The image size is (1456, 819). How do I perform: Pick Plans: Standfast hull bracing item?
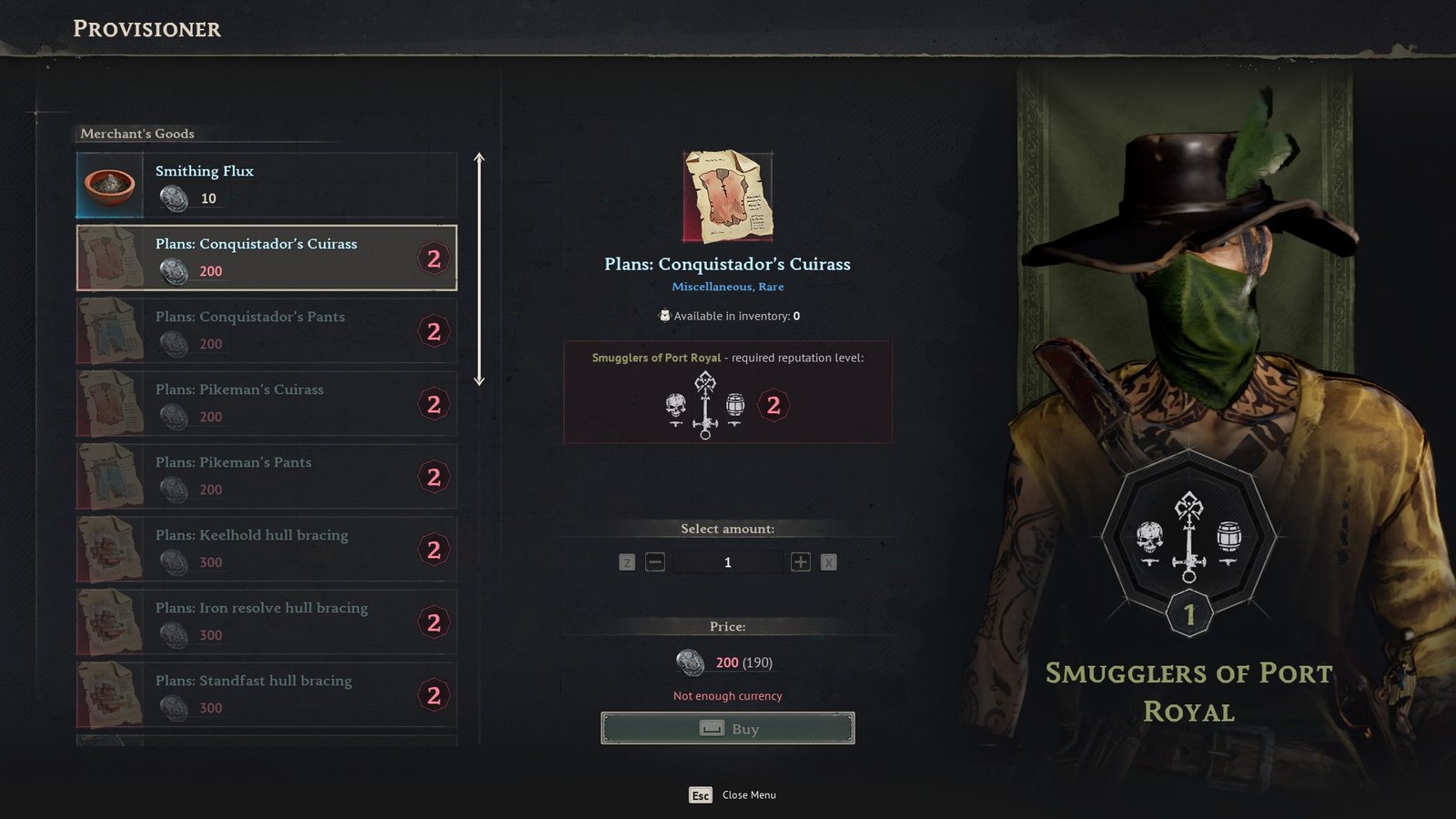(266, 694)
